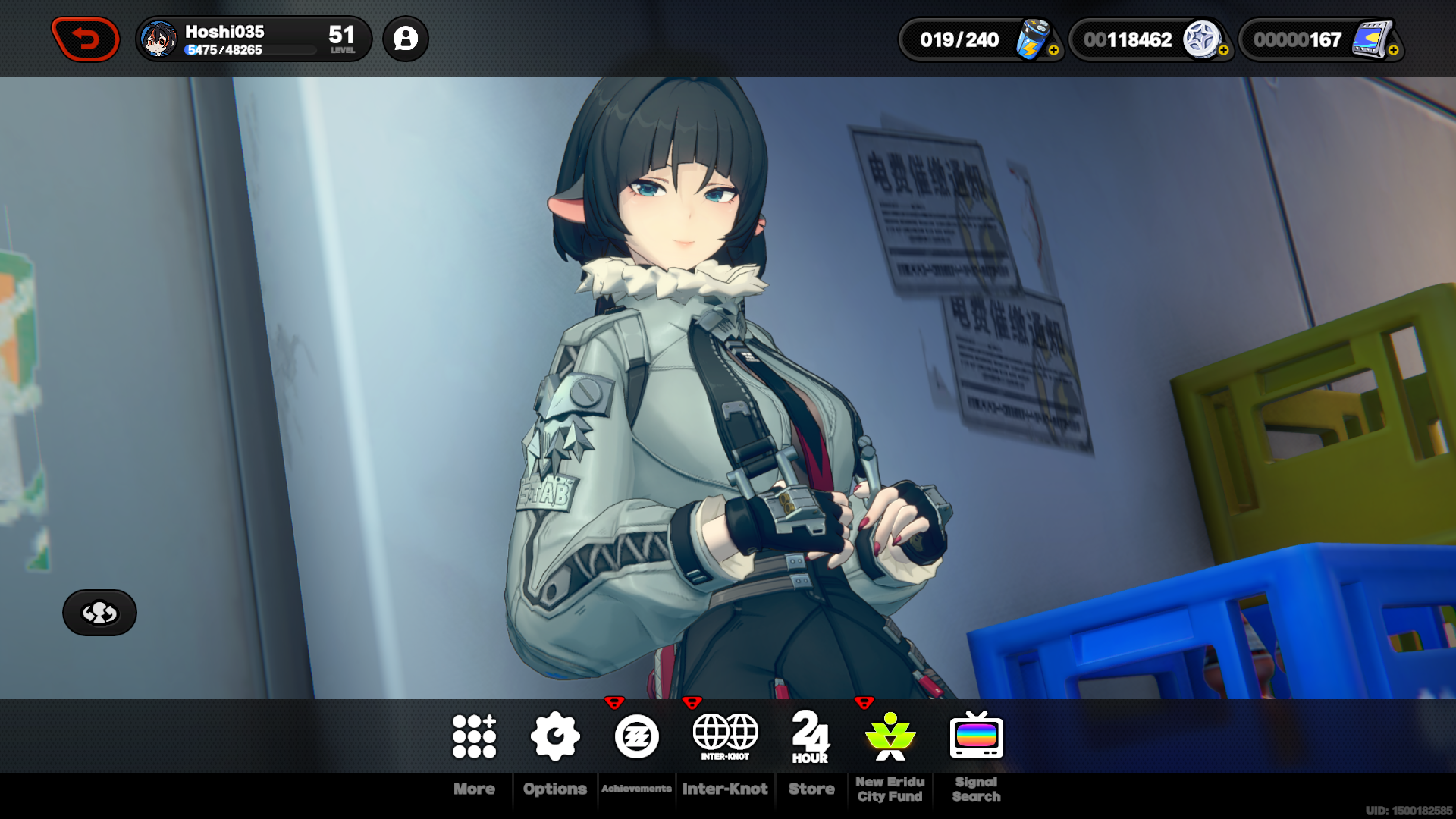
Task: Select the Achievements icon
Action: point(637,736)
